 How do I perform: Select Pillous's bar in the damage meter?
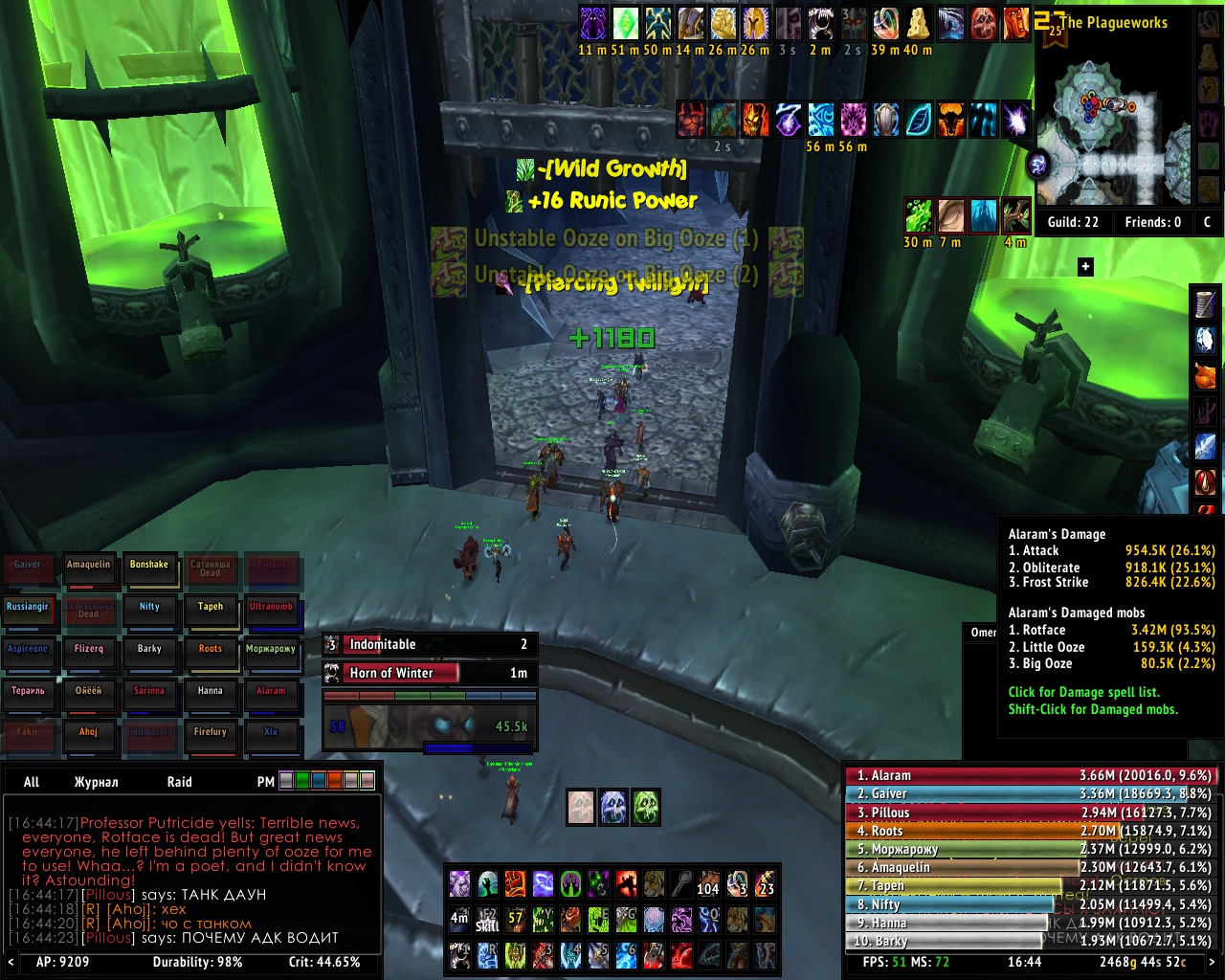1029,813
